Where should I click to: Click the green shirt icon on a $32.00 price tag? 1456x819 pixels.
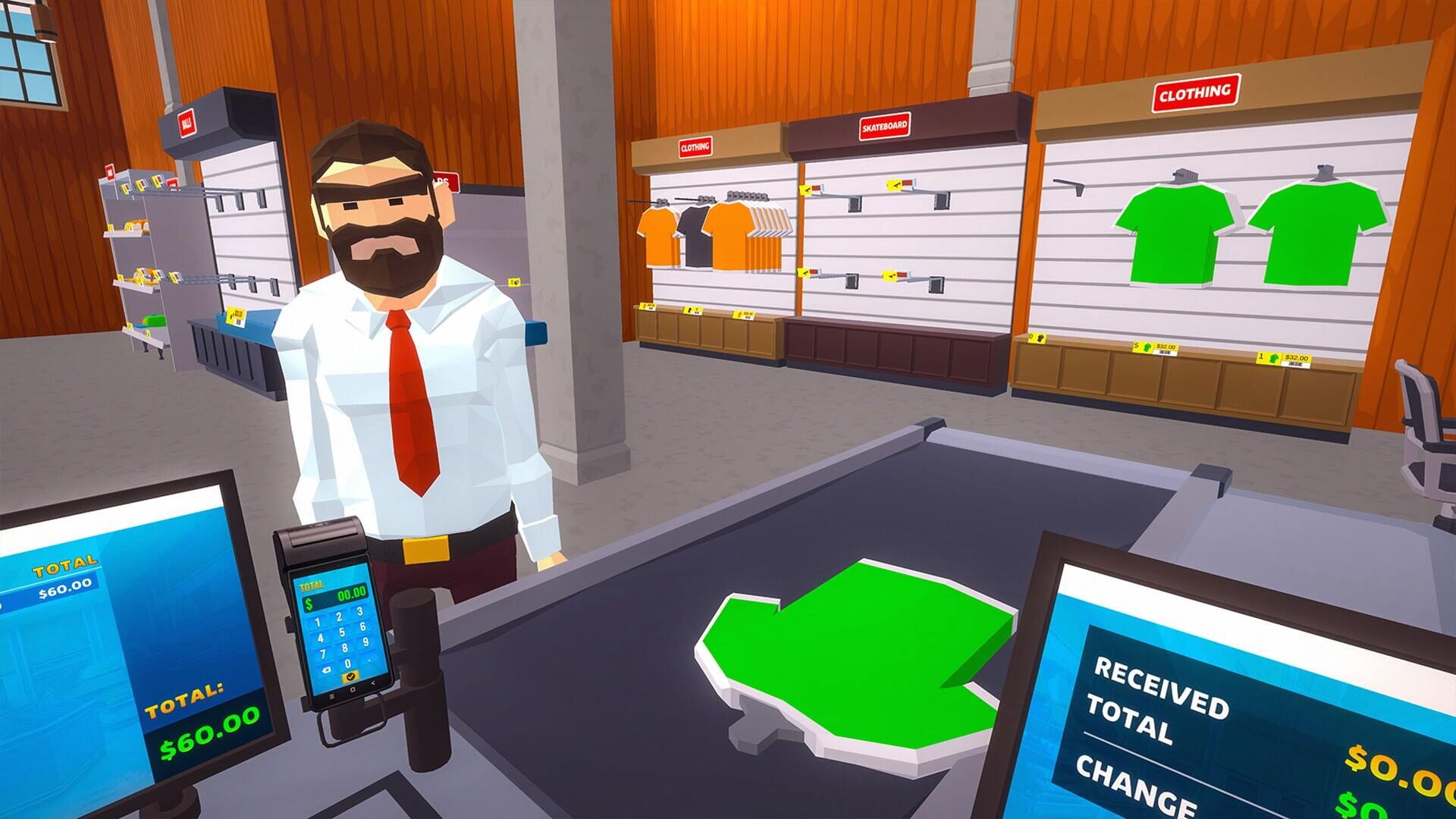1147,347
